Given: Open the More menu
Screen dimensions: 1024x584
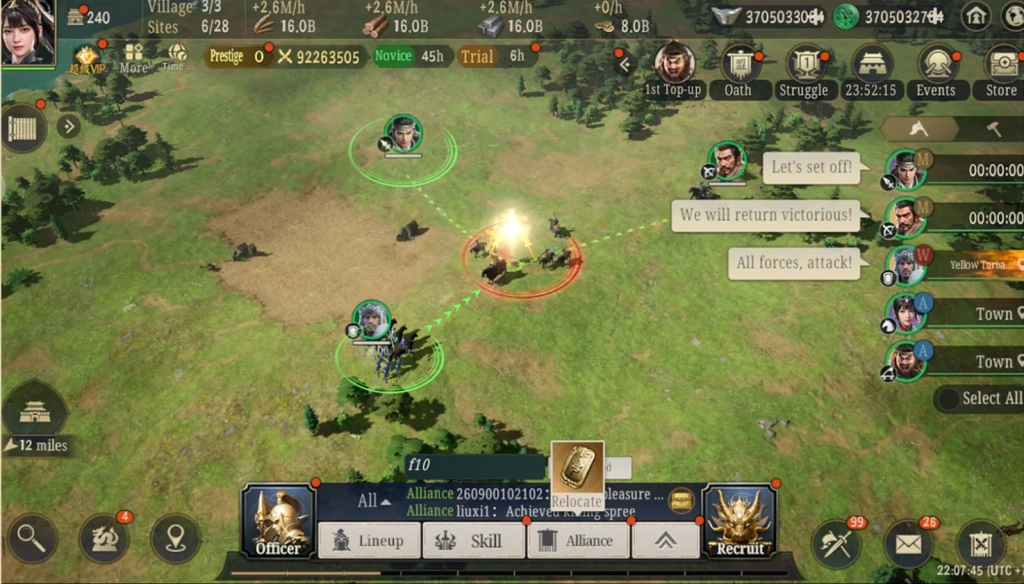Looking at the screenshot, I should pyautogui.click(x=133, y=58).
